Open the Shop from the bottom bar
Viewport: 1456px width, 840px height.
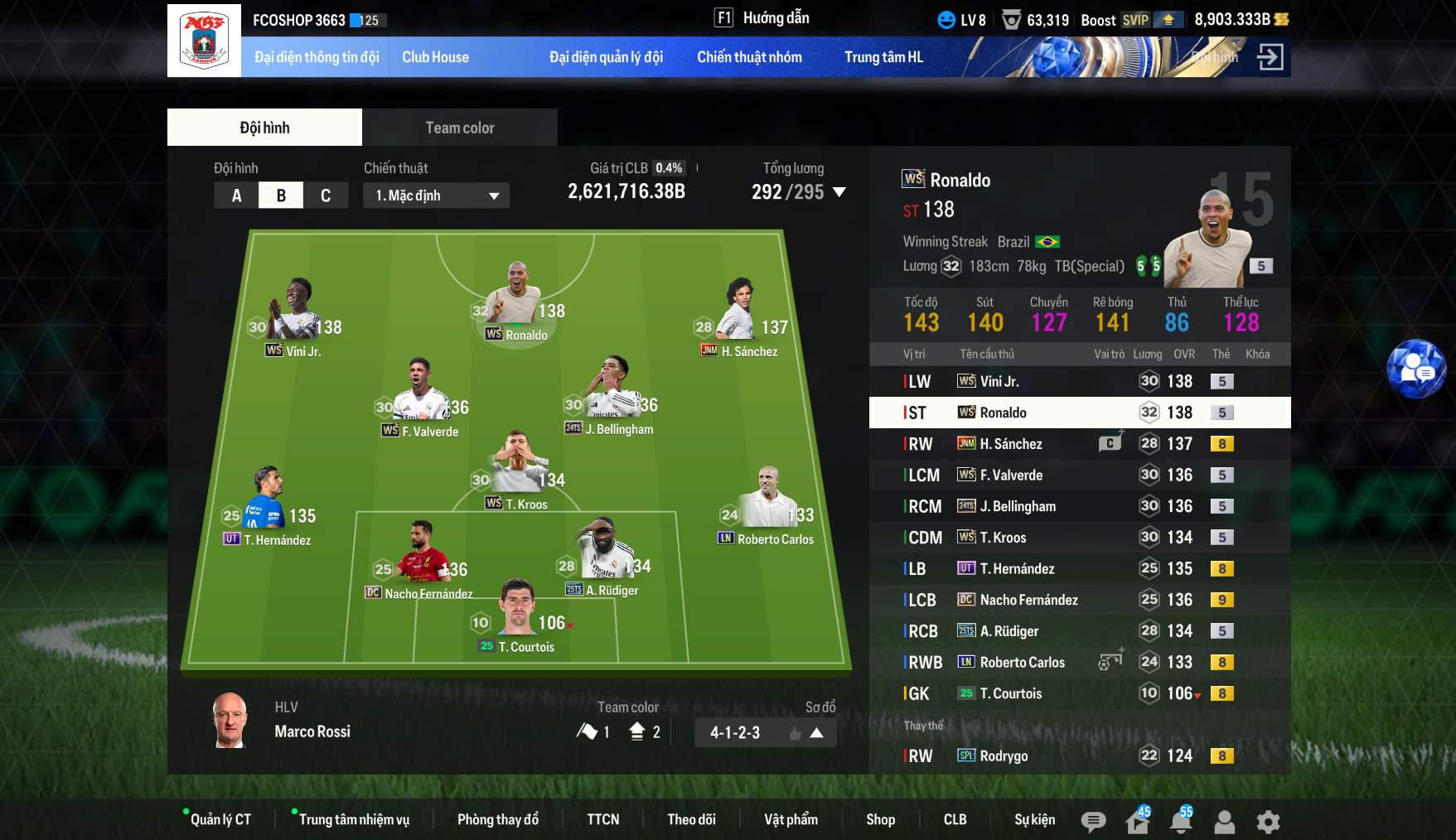(x=880, y=819)
